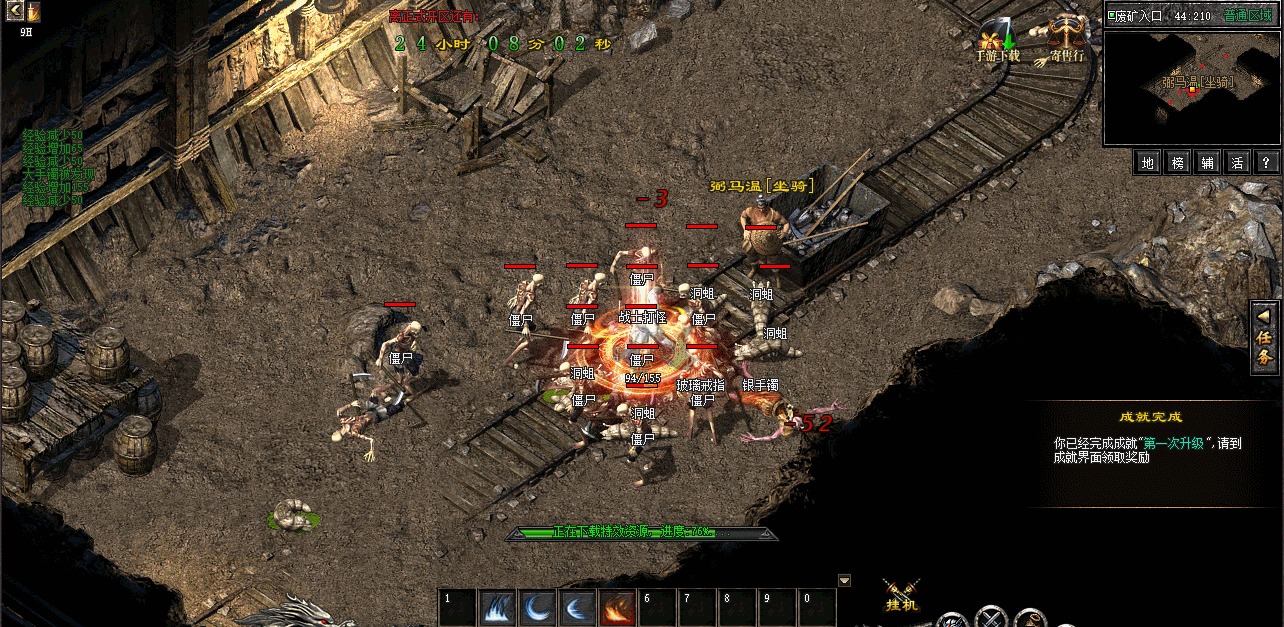Viewport: 1284px width, 627px height.
Task: Show rankings with the 榜 button
Action: (1178, 162)
